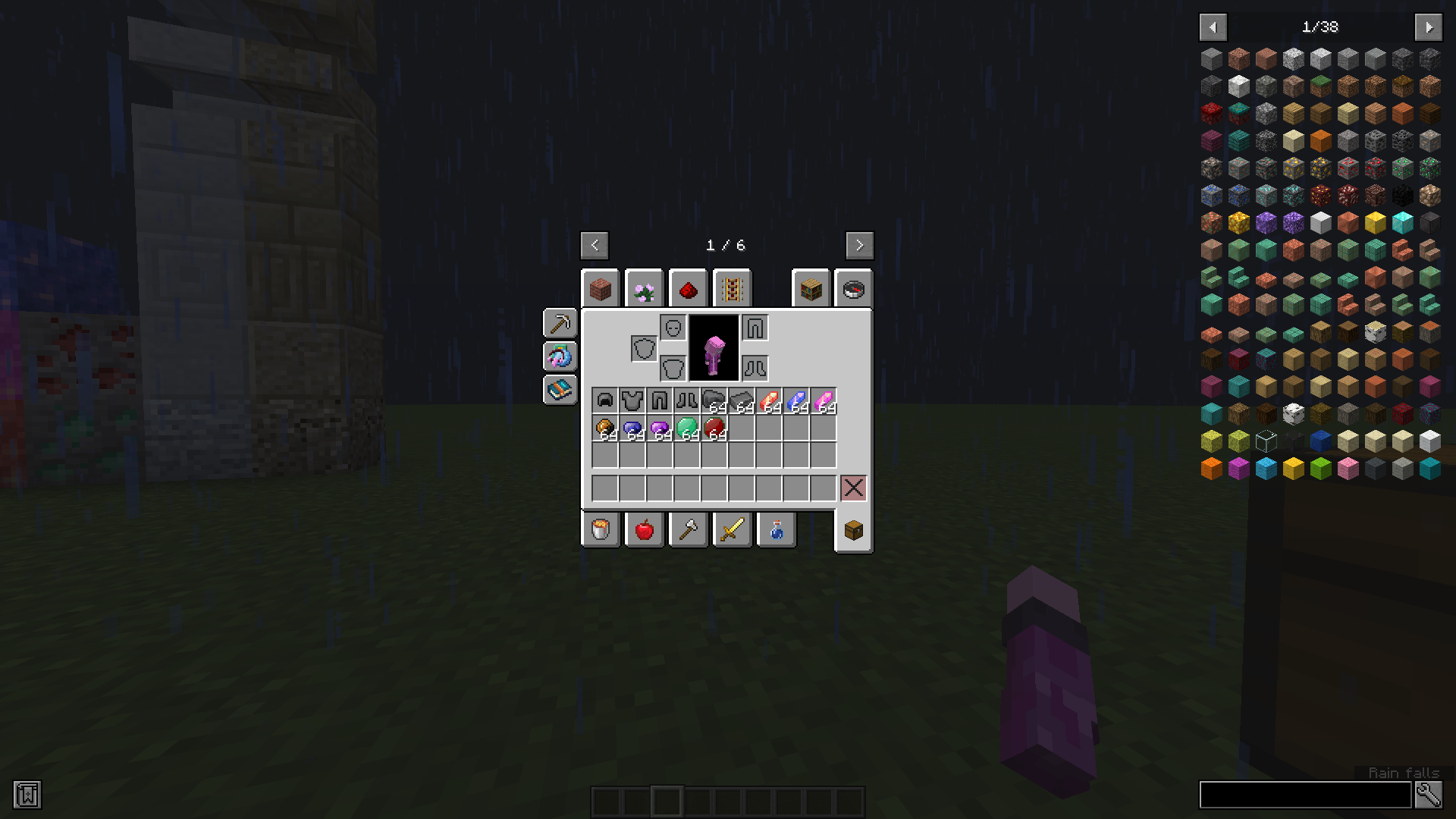Viewport: 1456px width, 819px height.
Task: Select the redstone dust tab icon
Action: pyautogui.click(x=688, y=288)
